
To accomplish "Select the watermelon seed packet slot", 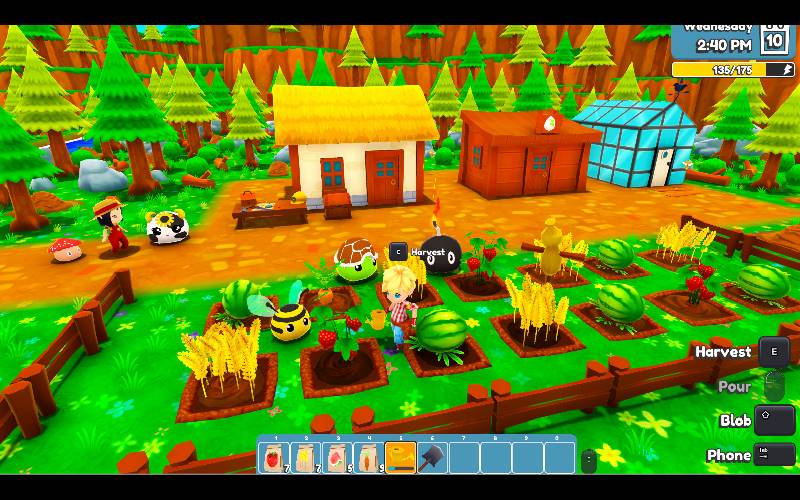I will pyautogui.click(x=337, y=458).
